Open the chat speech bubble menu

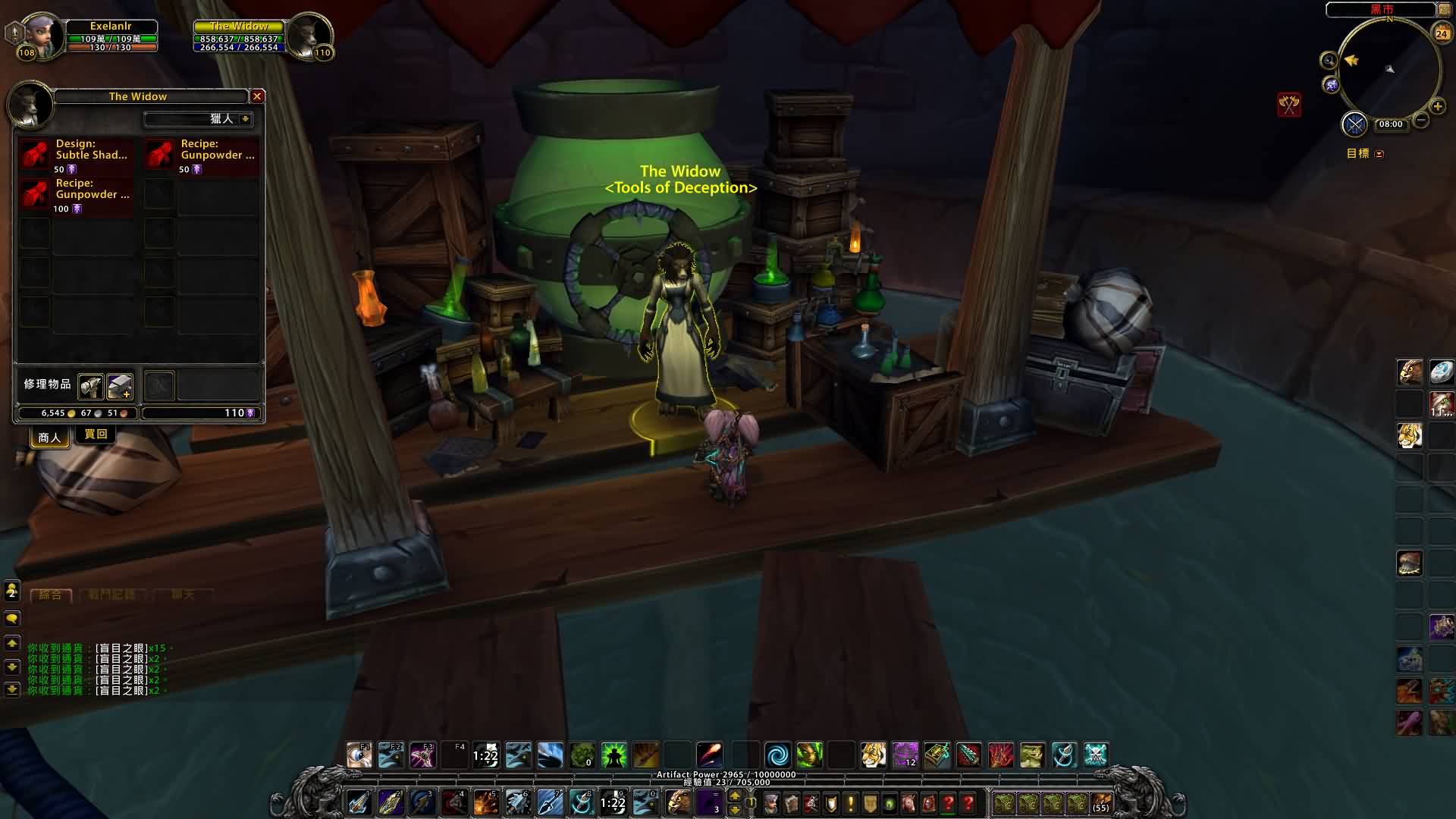[x=12, y=619]
